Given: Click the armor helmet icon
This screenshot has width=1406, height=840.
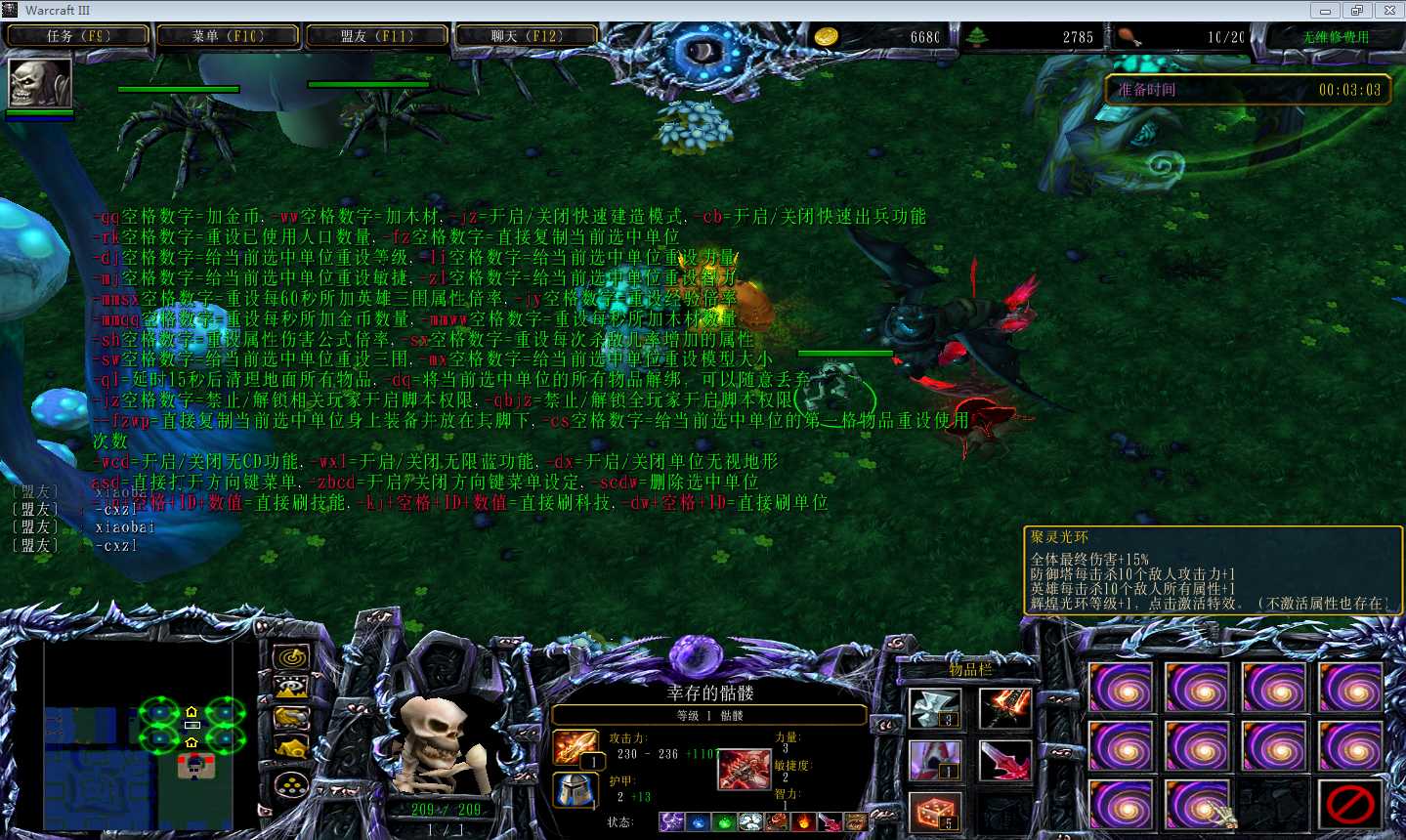Looking at the screenshot, I should (576, 790).
